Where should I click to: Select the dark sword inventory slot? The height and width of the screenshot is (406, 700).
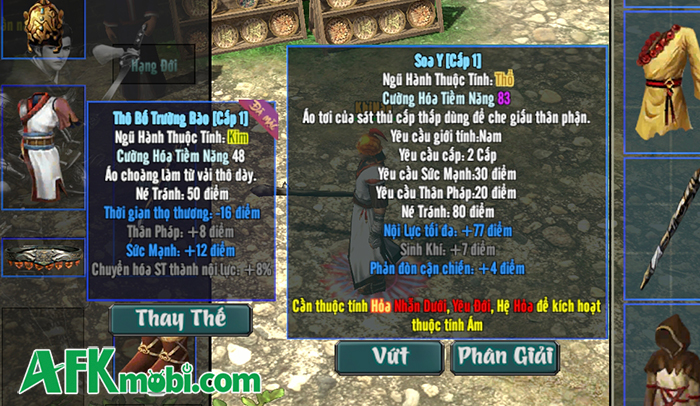point(663,226)
